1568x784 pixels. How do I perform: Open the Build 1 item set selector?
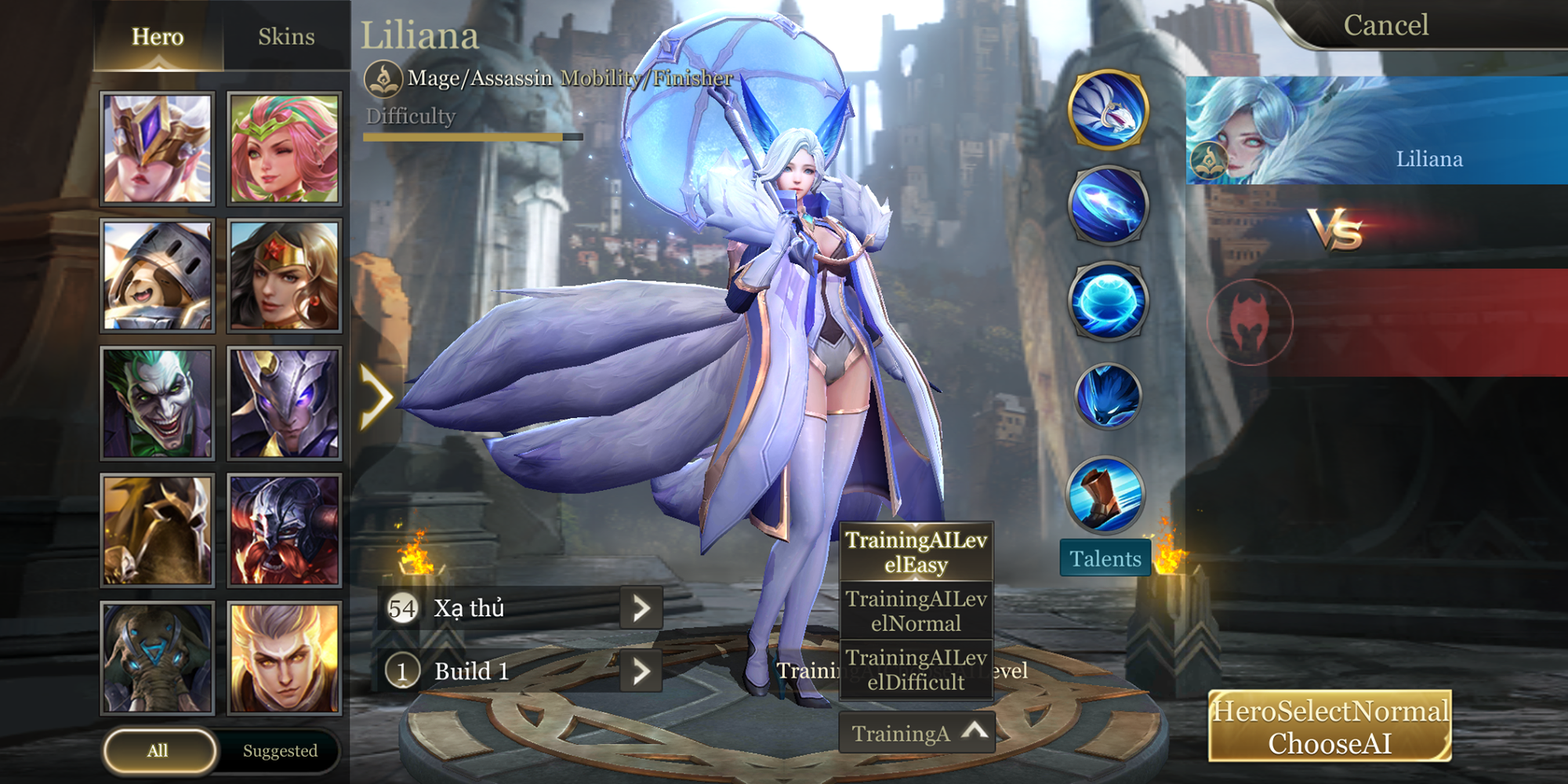(641, 671)
